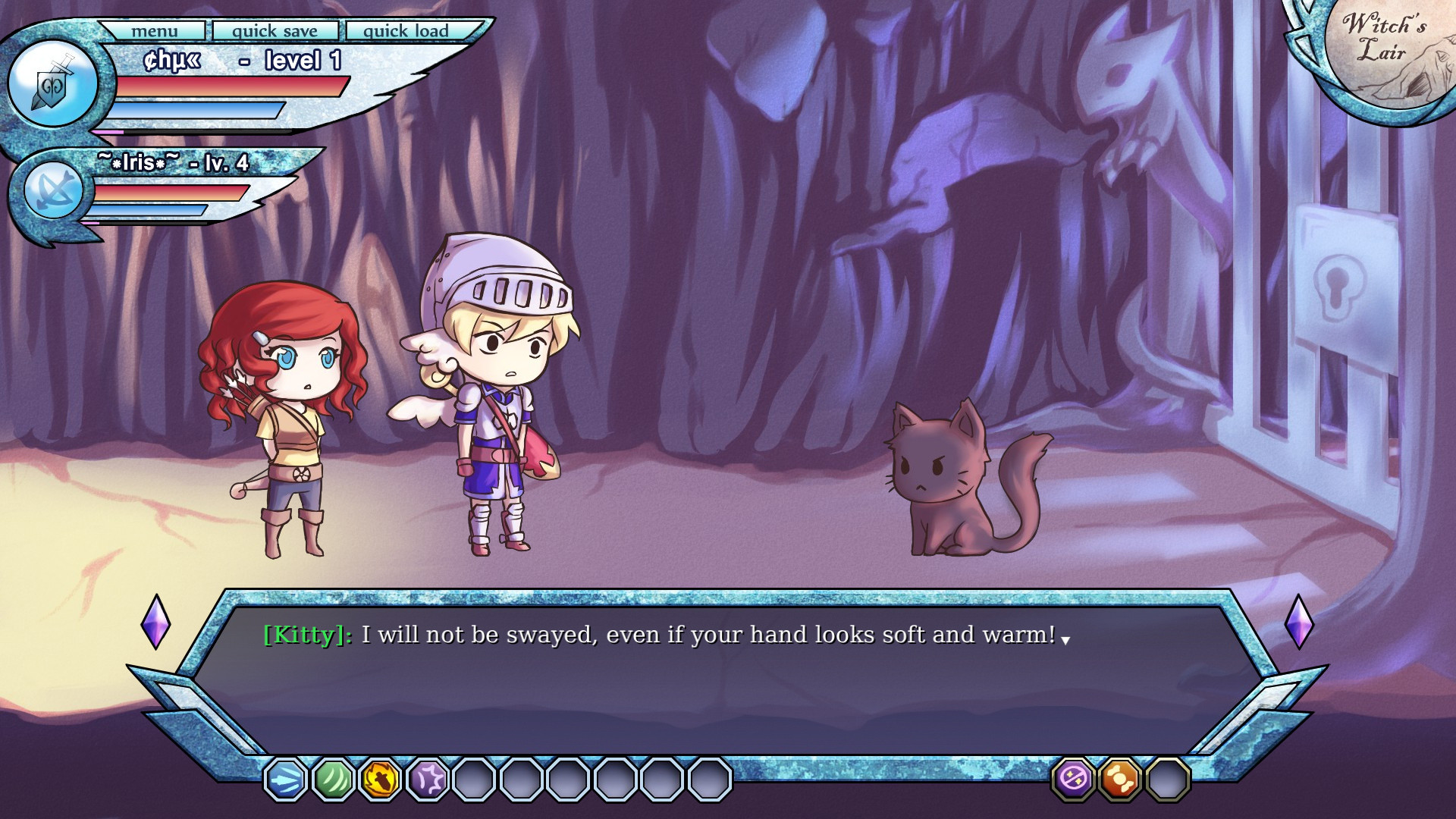The image size is (1456, 819).
Task: Activate the blue arrow dash skill
Action: pos(286,779)
